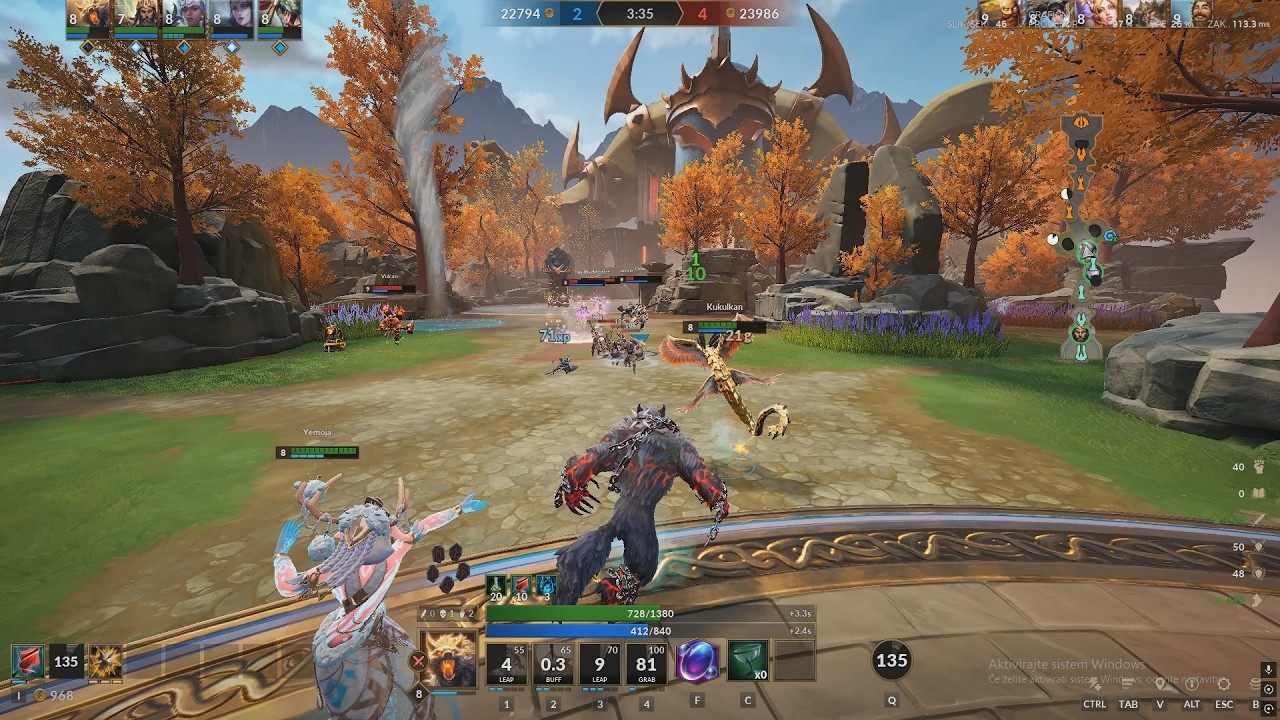Click the green potion buff icon
The image size is (1280, 720).
496,586
